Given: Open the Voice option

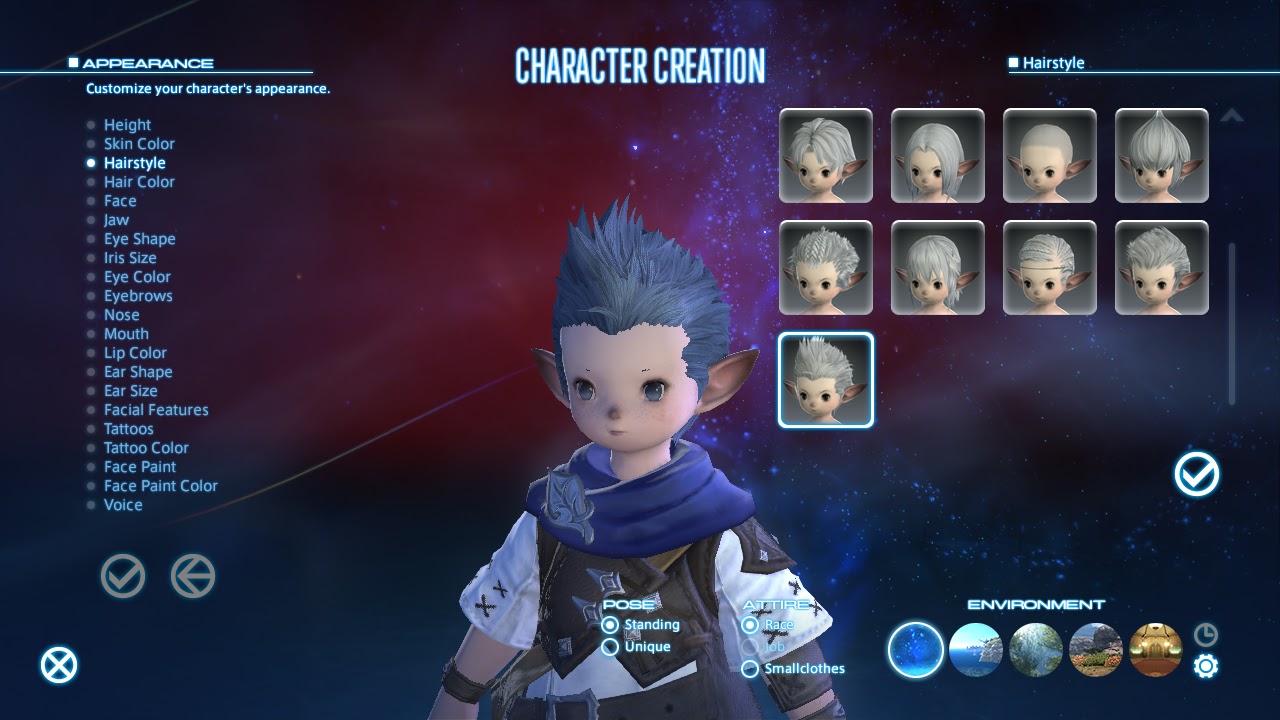Looking at the screenshot, I should 122,505.
